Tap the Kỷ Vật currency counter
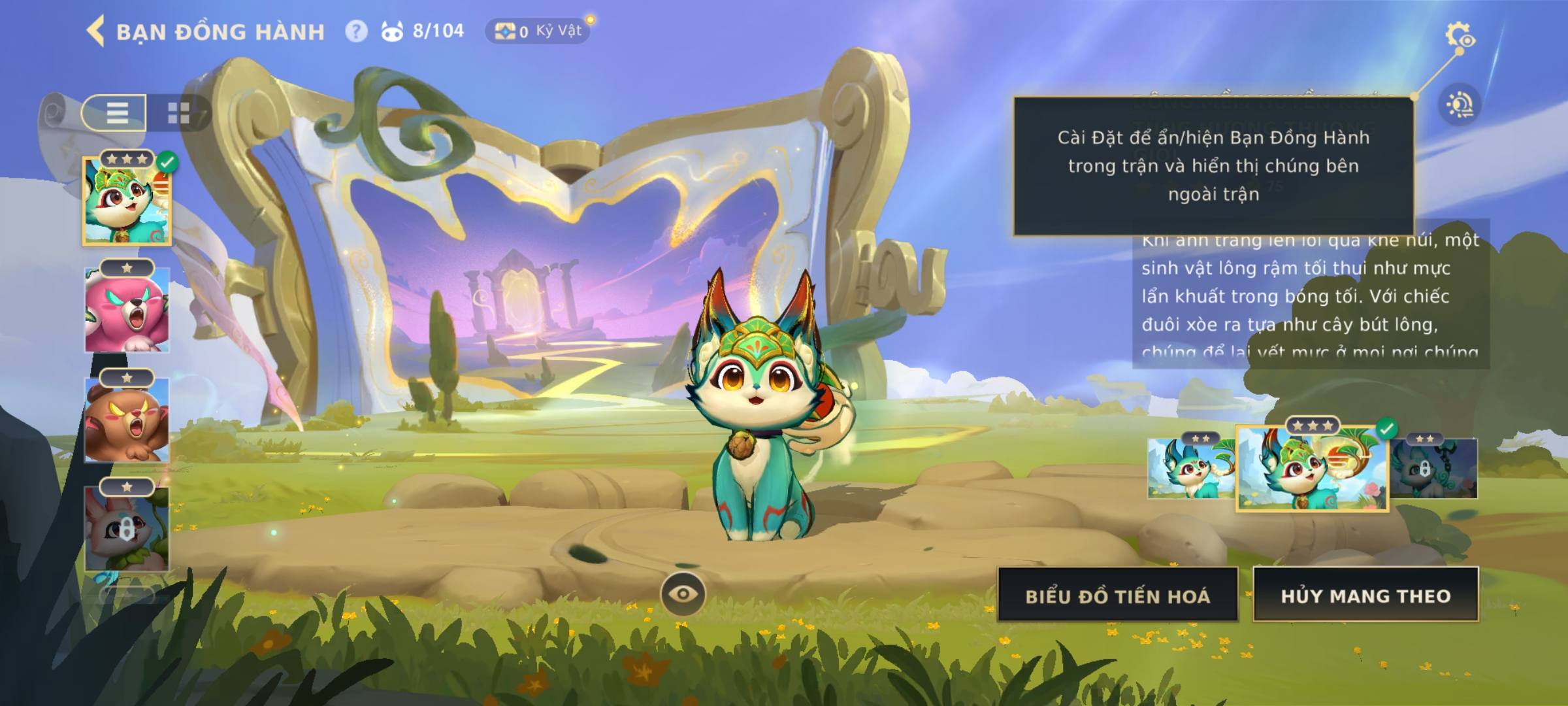1568x706 pixels. coord(538,31)
